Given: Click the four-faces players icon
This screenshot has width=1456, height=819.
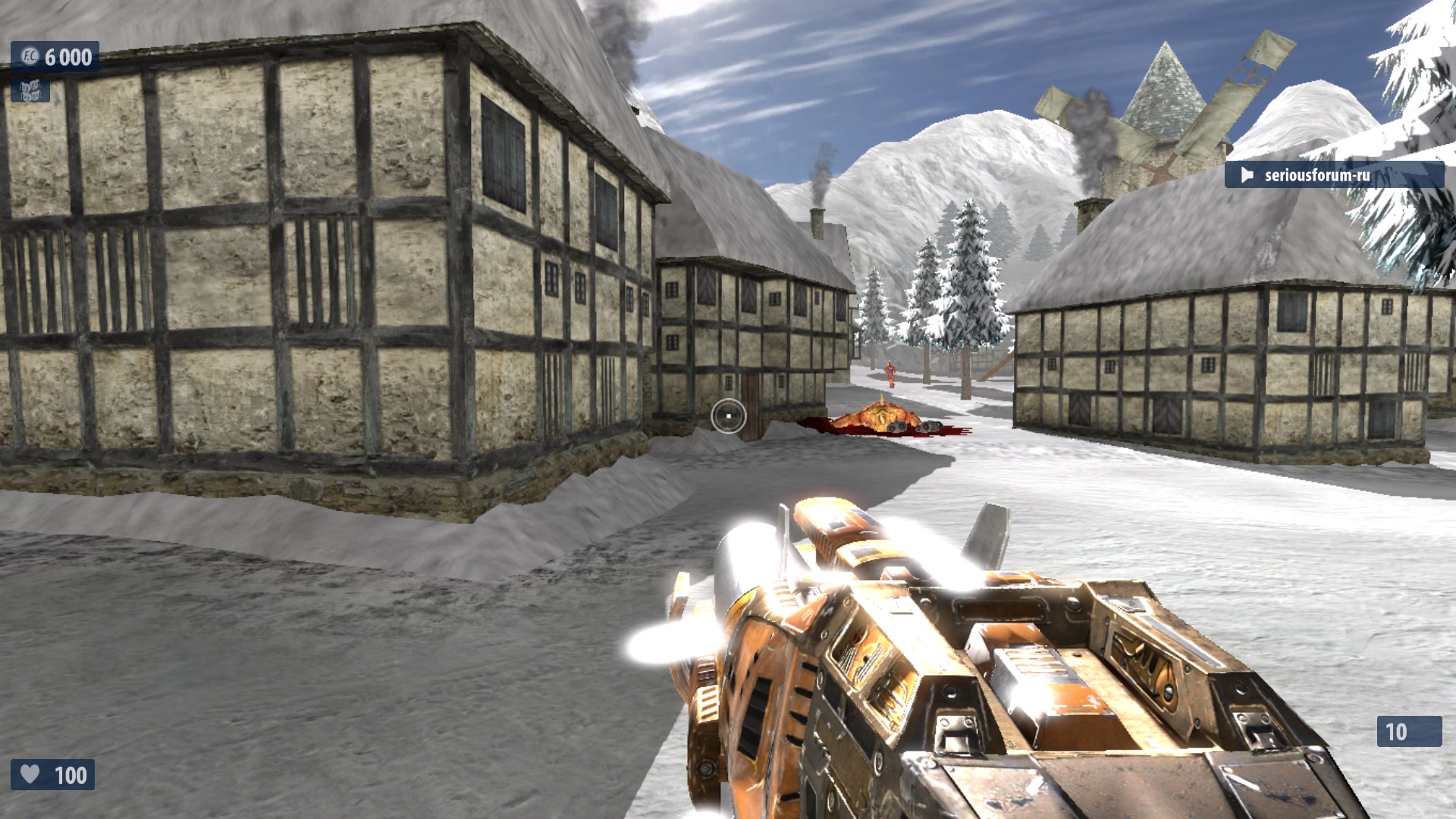Looking at the screenshot, I should 30,91.
